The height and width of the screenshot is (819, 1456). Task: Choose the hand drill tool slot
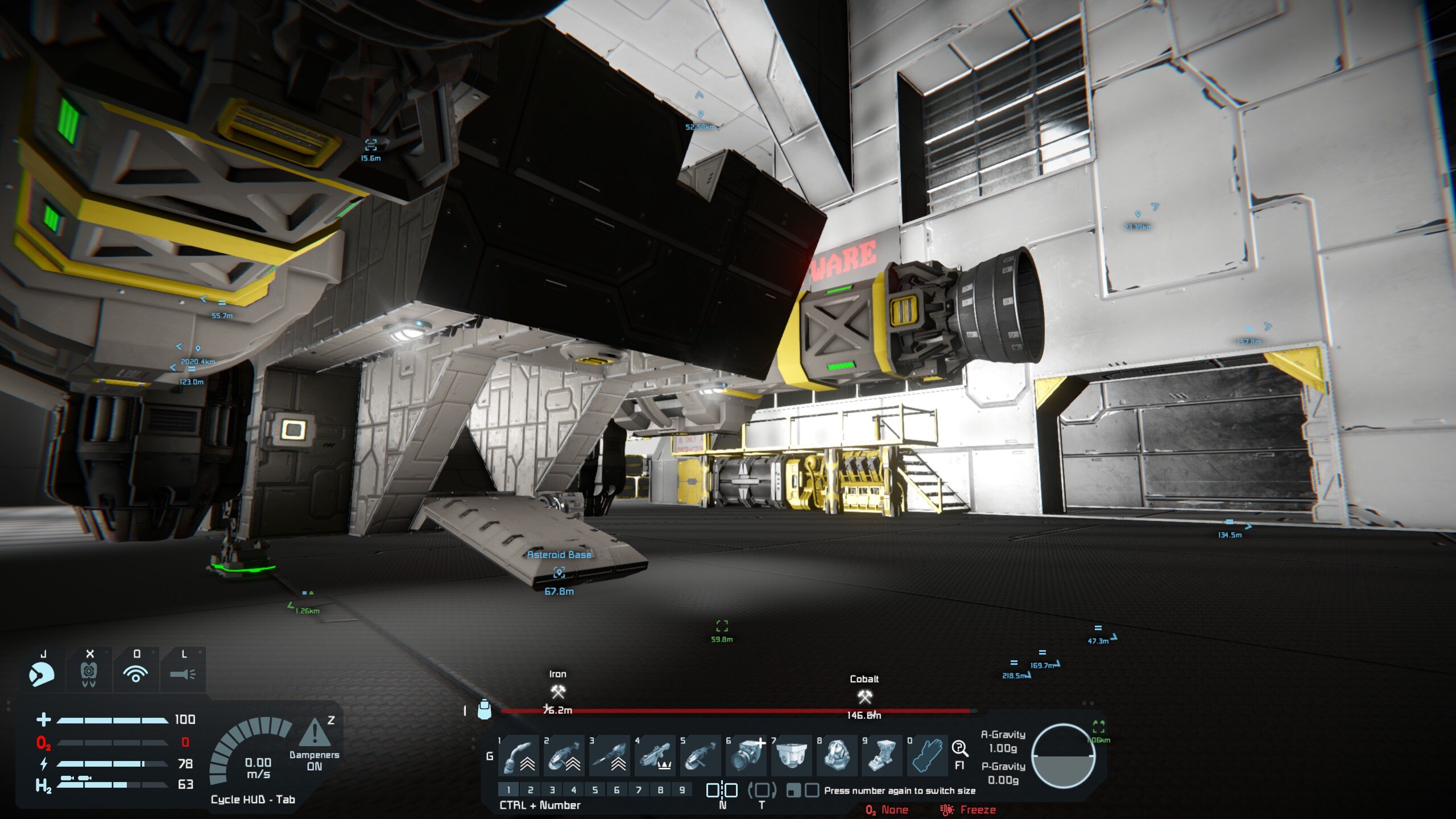(609, 756)
